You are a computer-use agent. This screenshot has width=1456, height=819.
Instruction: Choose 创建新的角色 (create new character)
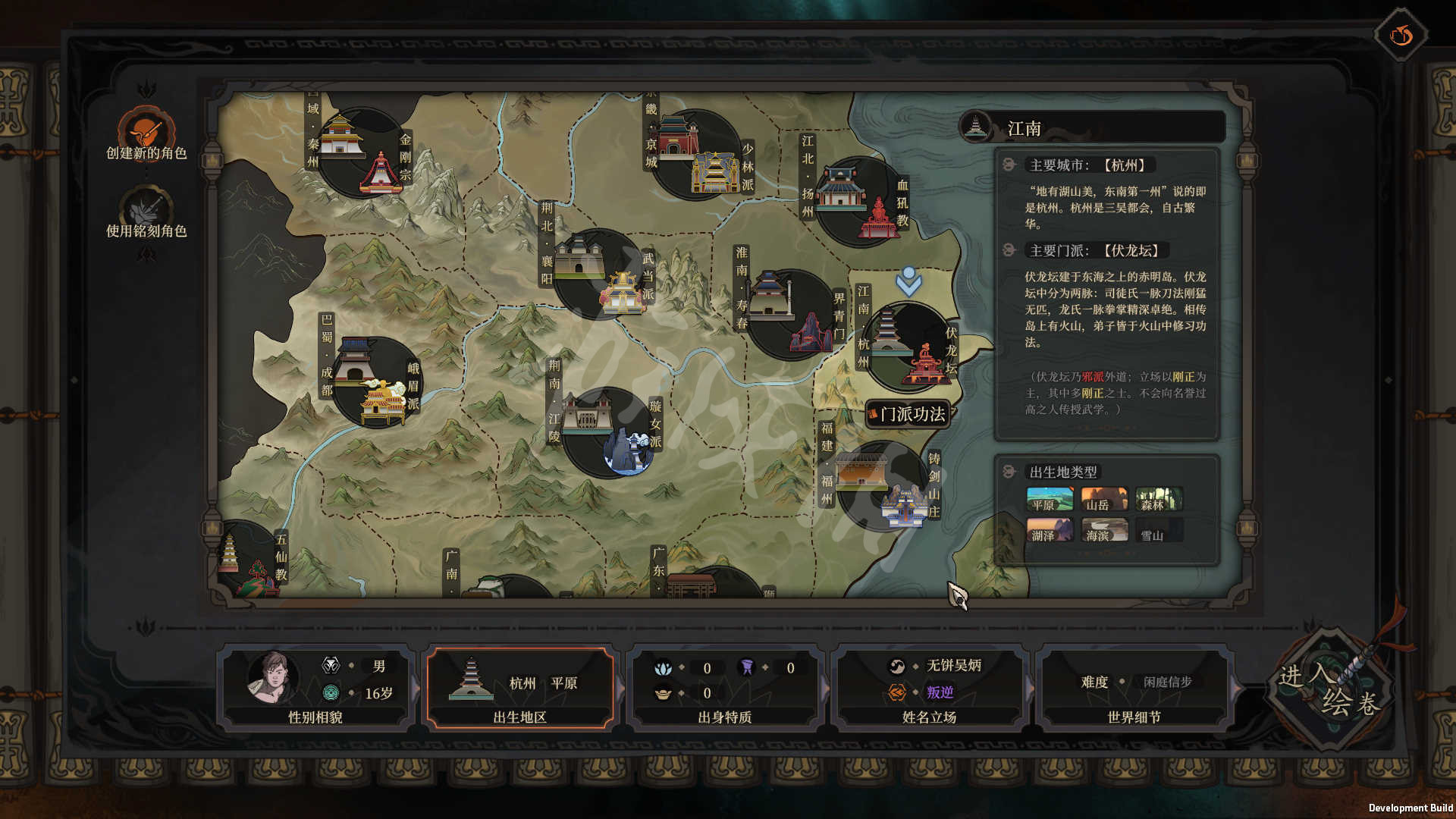146,133
